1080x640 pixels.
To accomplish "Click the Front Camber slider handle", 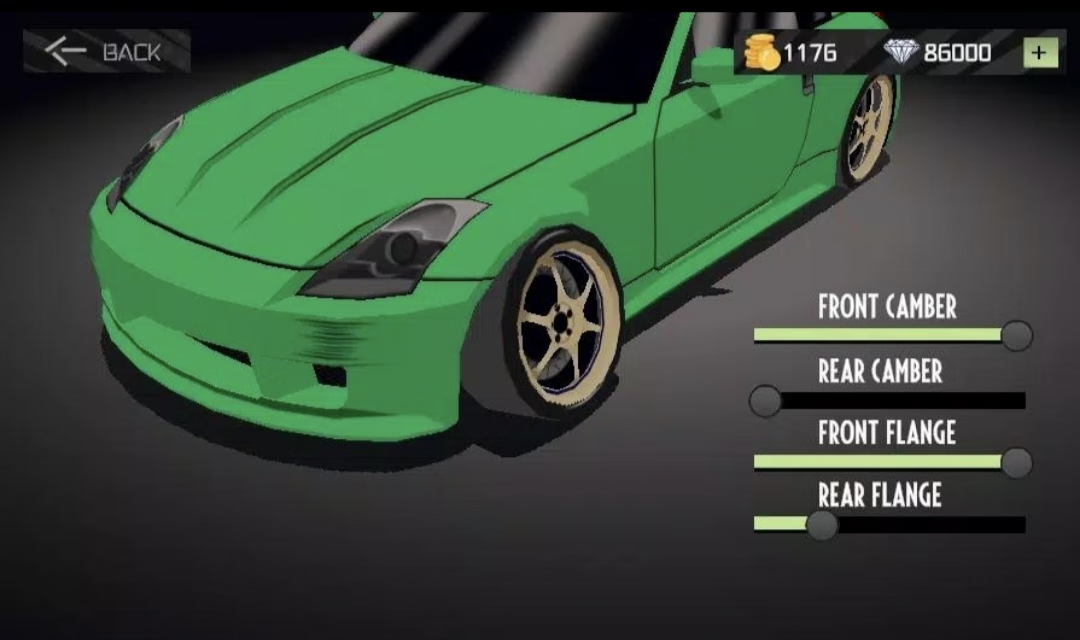I will click(x=1017, y=336).
